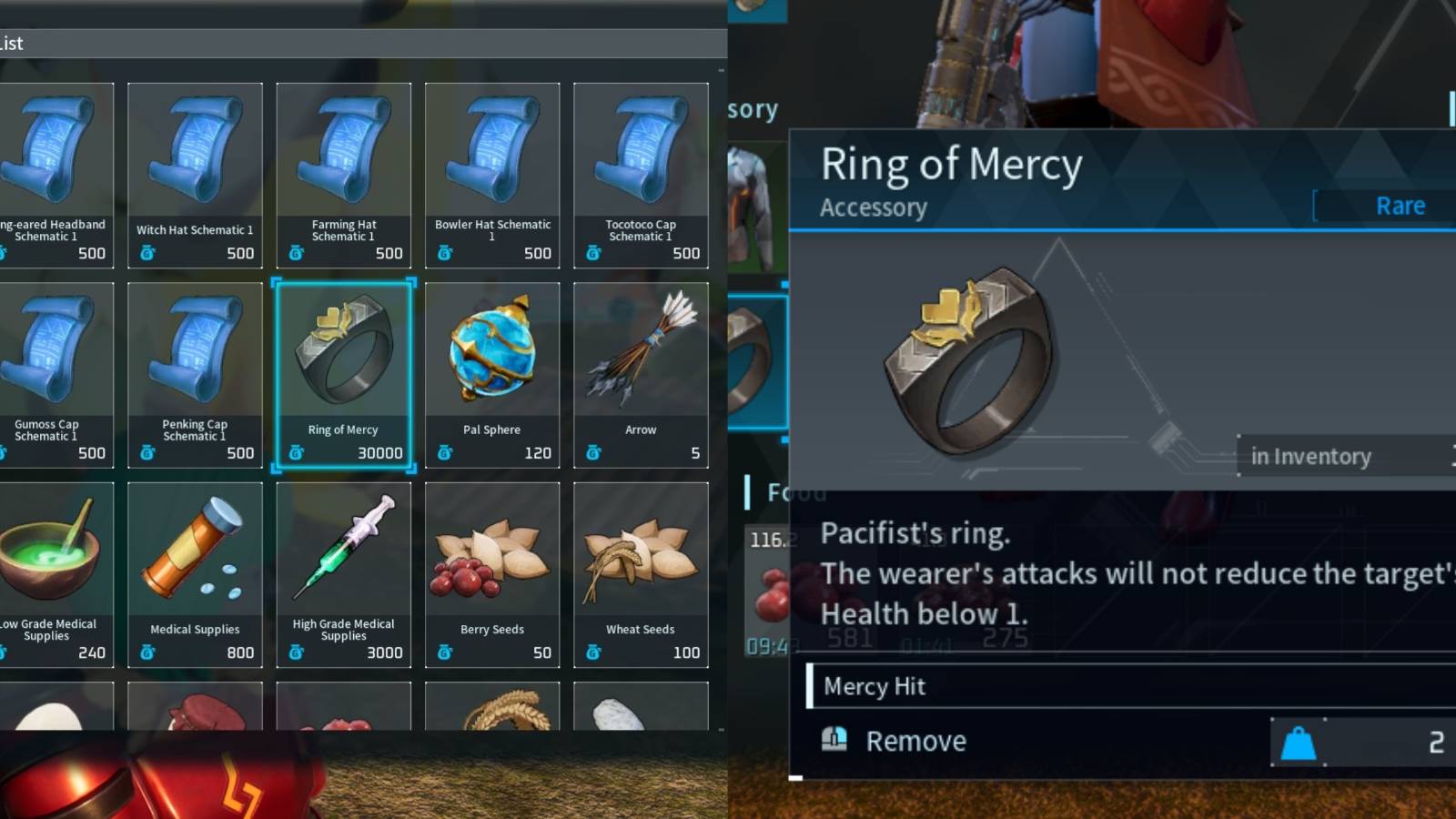Screen dimensions: 1456x819
Task: Click the coin icon beside the 30000 price
Action: [x=297, y=453]
